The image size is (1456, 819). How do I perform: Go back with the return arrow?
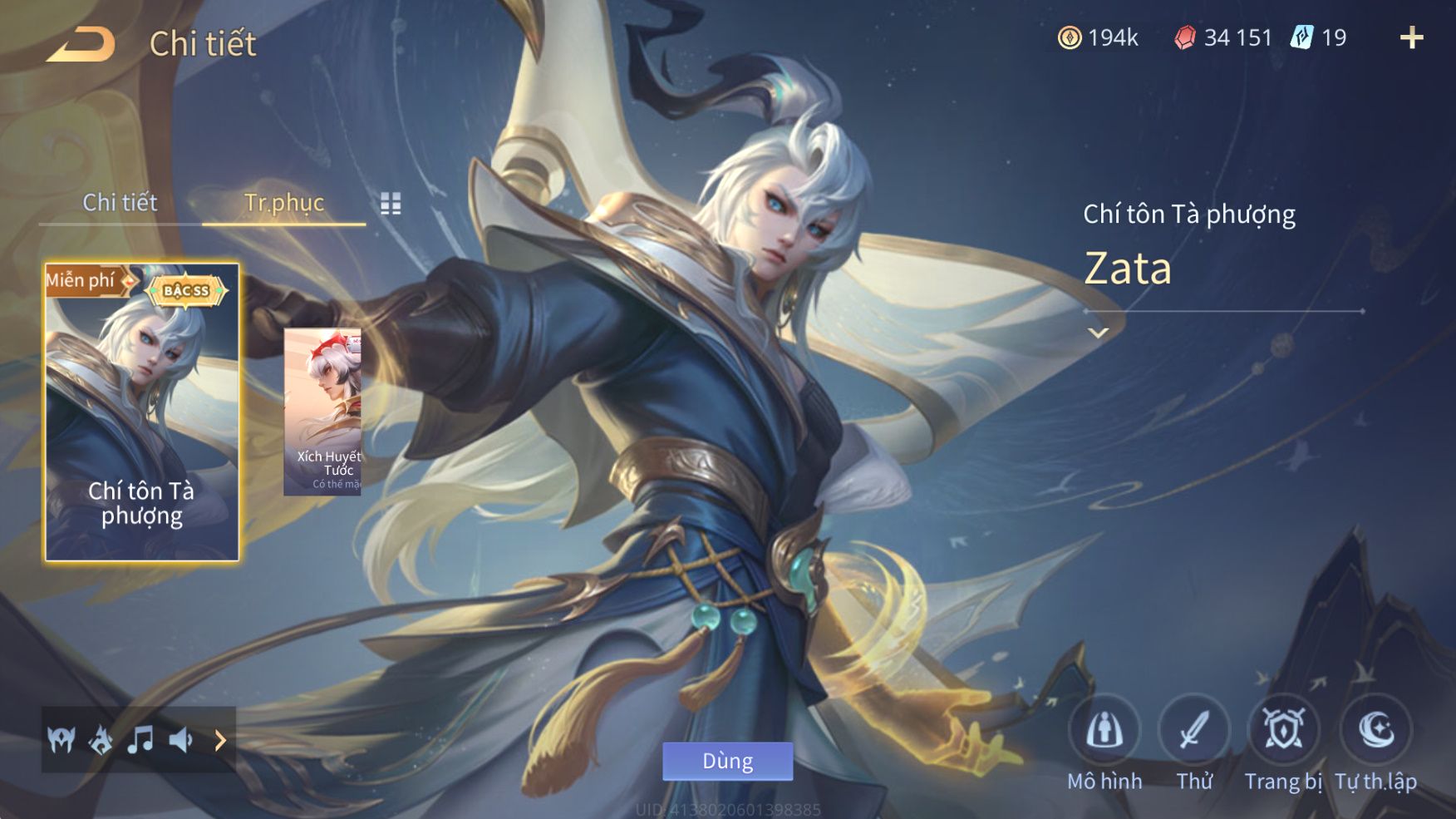point(81,44)
